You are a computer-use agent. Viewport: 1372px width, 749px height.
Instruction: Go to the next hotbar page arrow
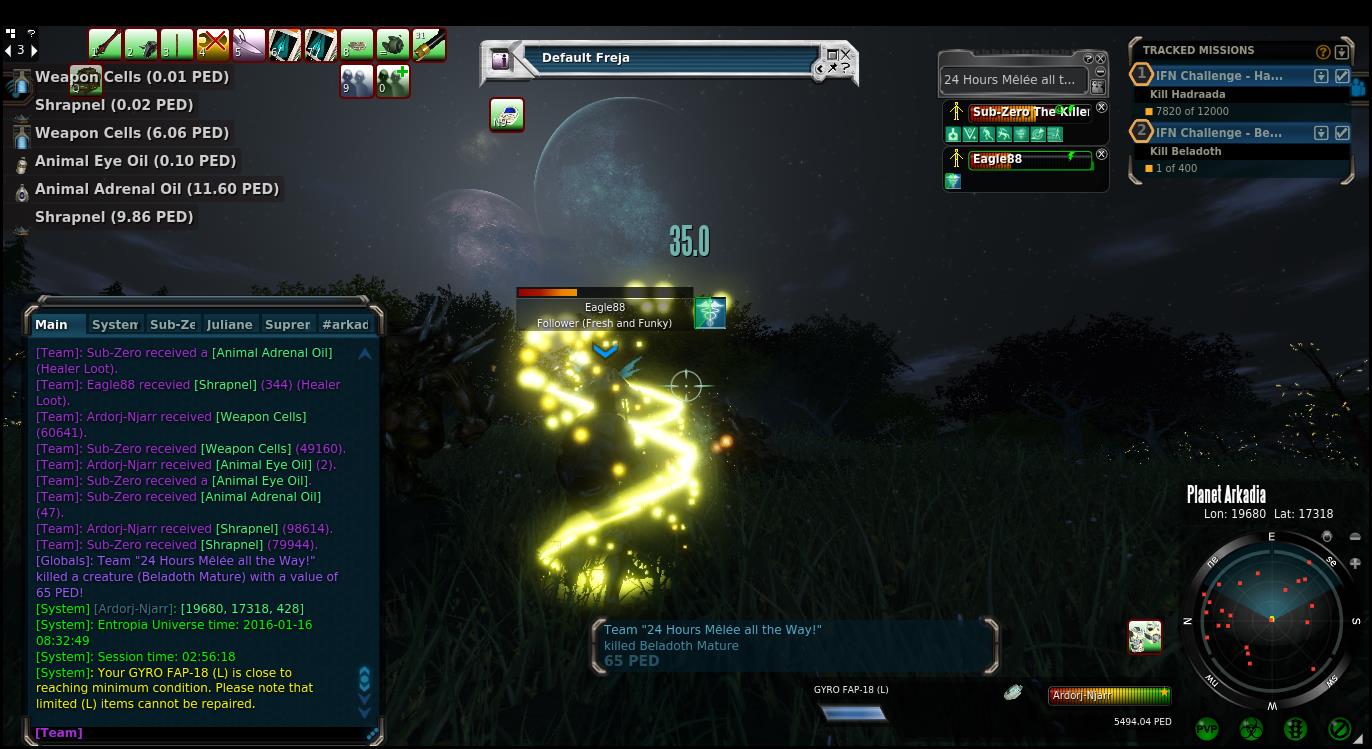tap(34, 50)
